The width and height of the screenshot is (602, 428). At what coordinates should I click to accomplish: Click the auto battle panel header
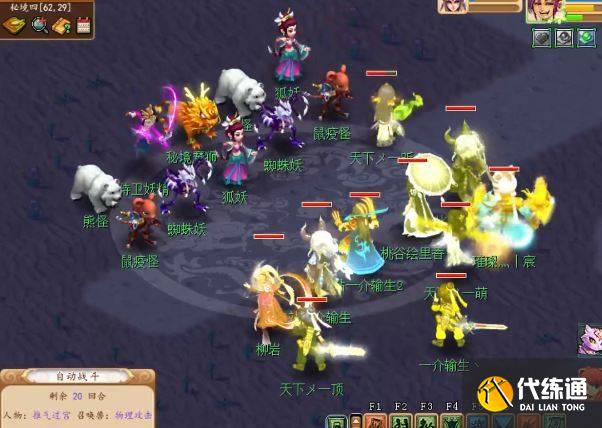click(77, 377)
